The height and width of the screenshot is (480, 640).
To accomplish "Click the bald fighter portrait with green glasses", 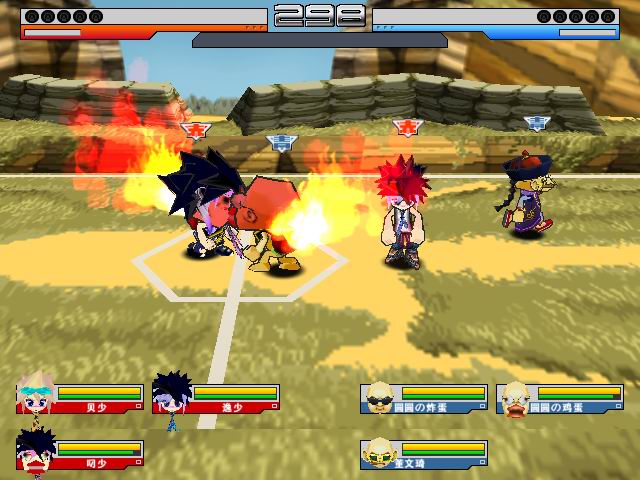I will coord(379,454).
